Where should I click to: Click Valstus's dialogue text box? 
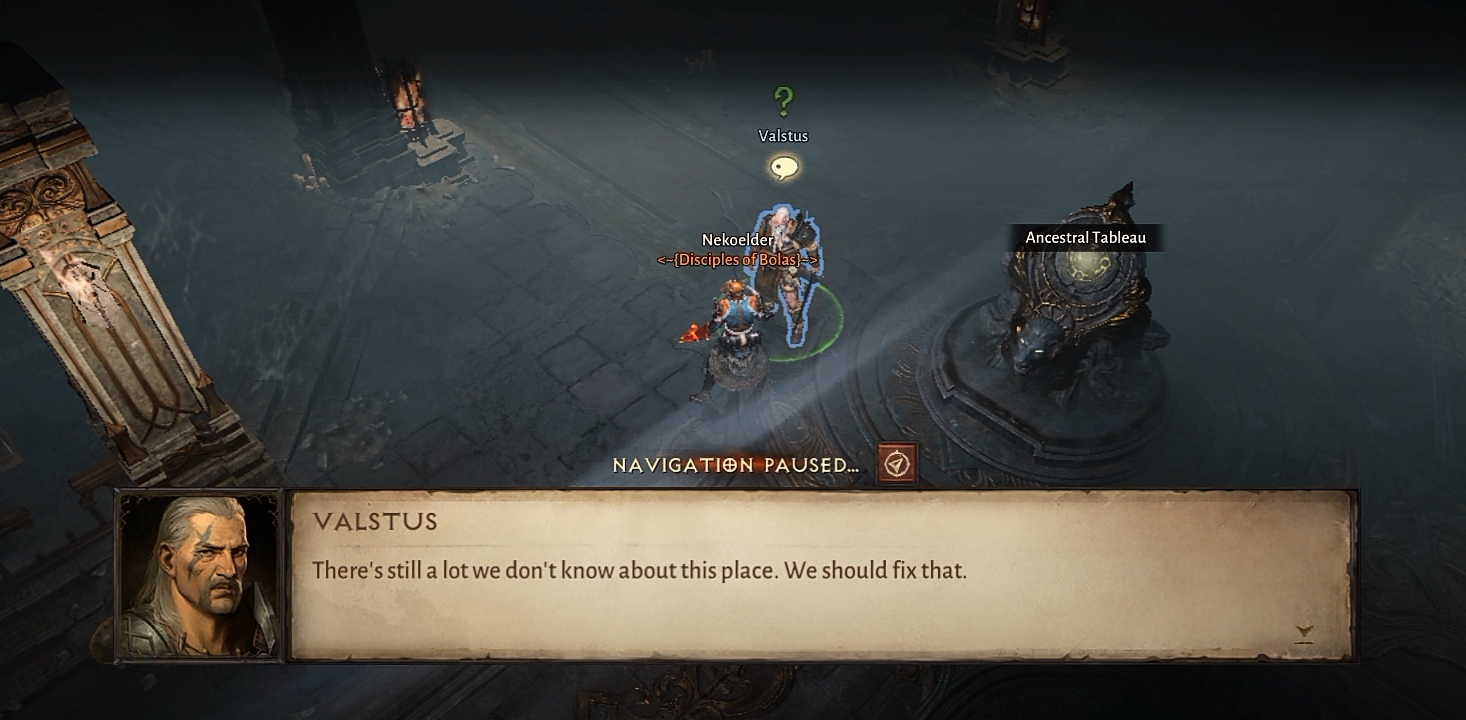820,574
